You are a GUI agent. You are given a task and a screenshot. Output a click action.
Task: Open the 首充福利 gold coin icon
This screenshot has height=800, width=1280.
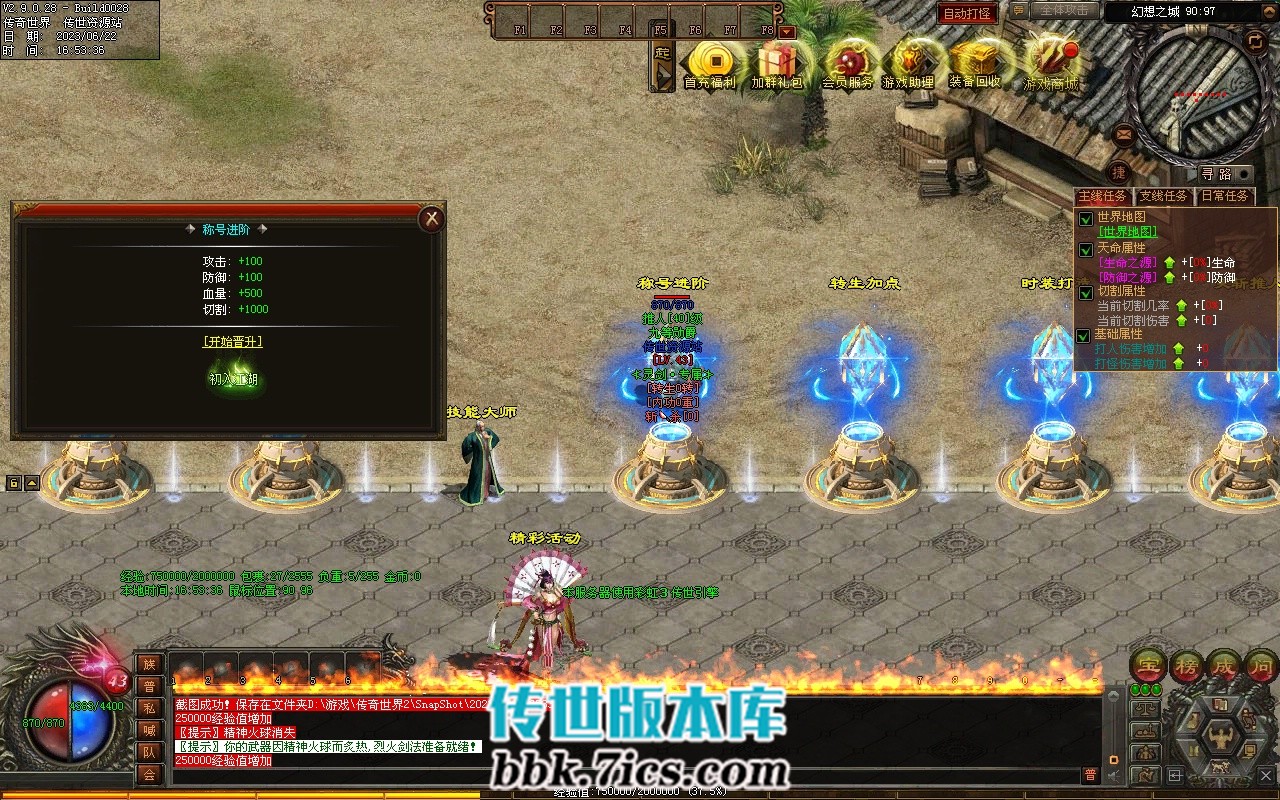[x=709, y=62]
